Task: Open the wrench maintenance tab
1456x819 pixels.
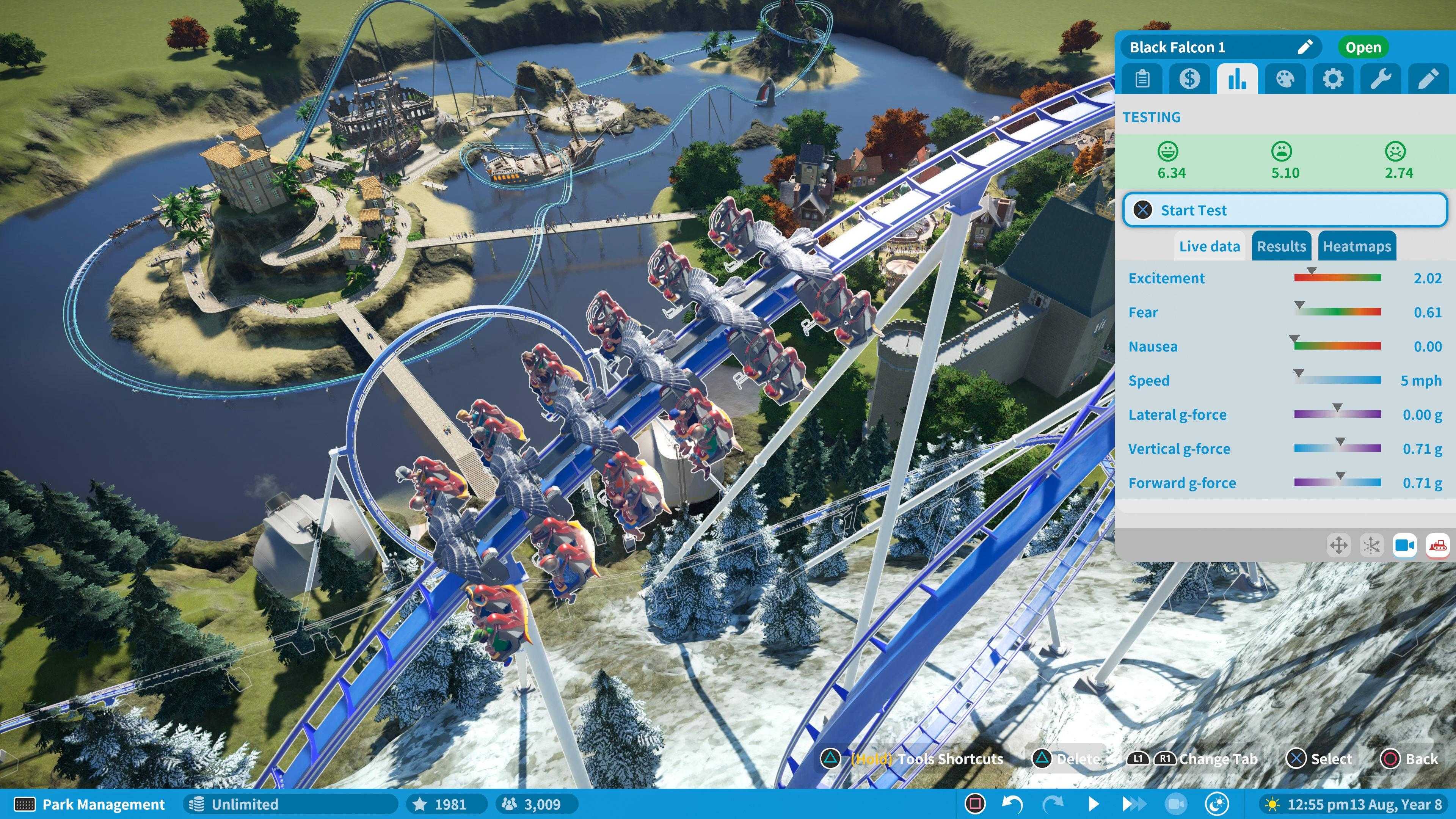Action: [1381, 79]
